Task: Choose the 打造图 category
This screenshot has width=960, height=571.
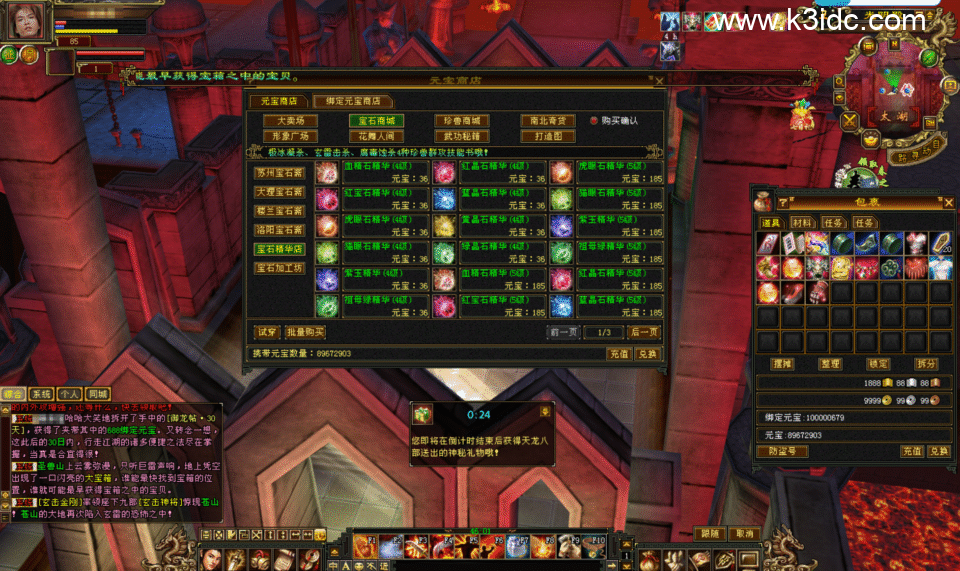Action: pos(548,136)
